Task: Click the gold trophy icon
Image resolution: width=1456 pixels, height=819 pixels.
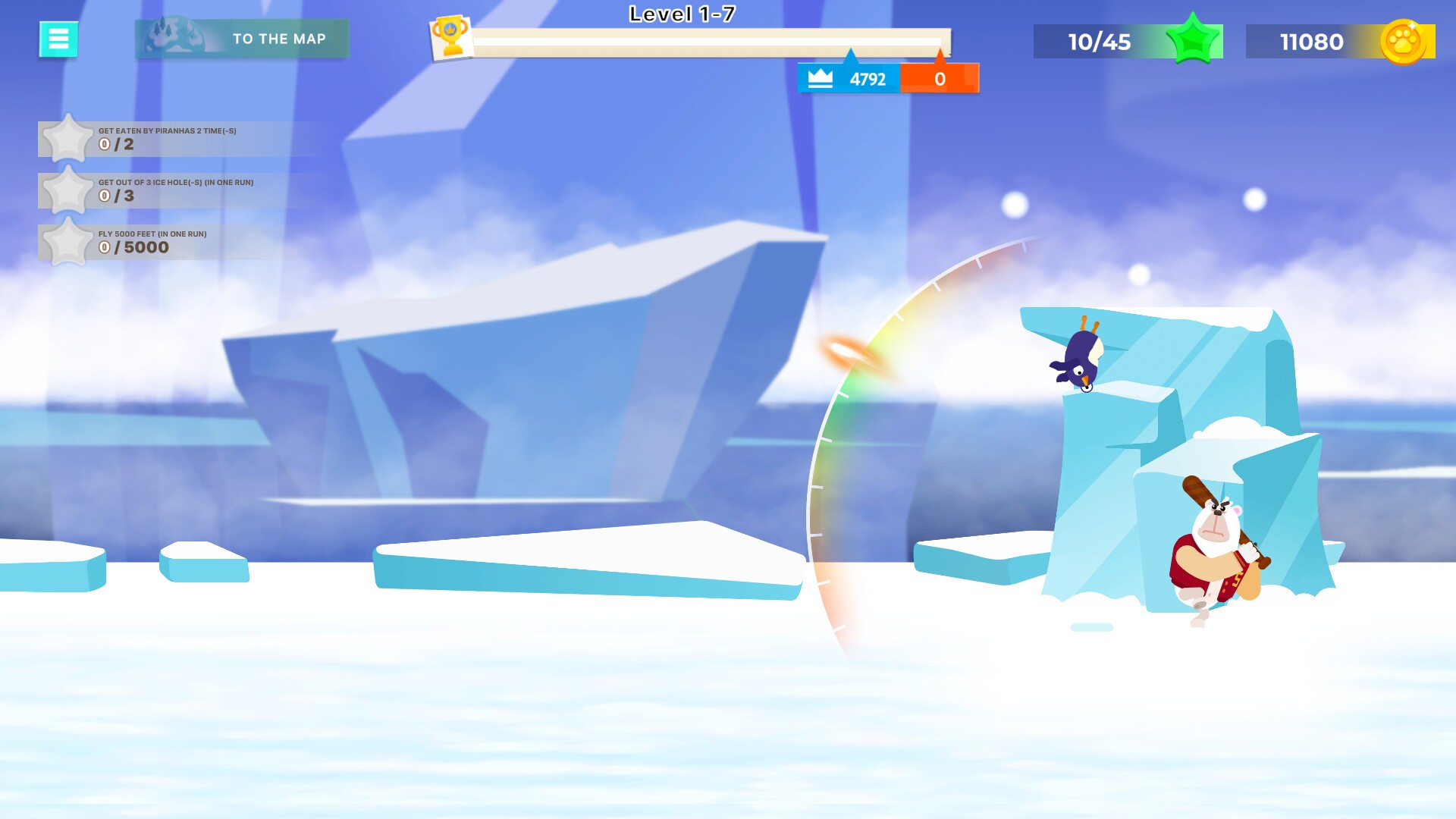Action: click(450, 36)
